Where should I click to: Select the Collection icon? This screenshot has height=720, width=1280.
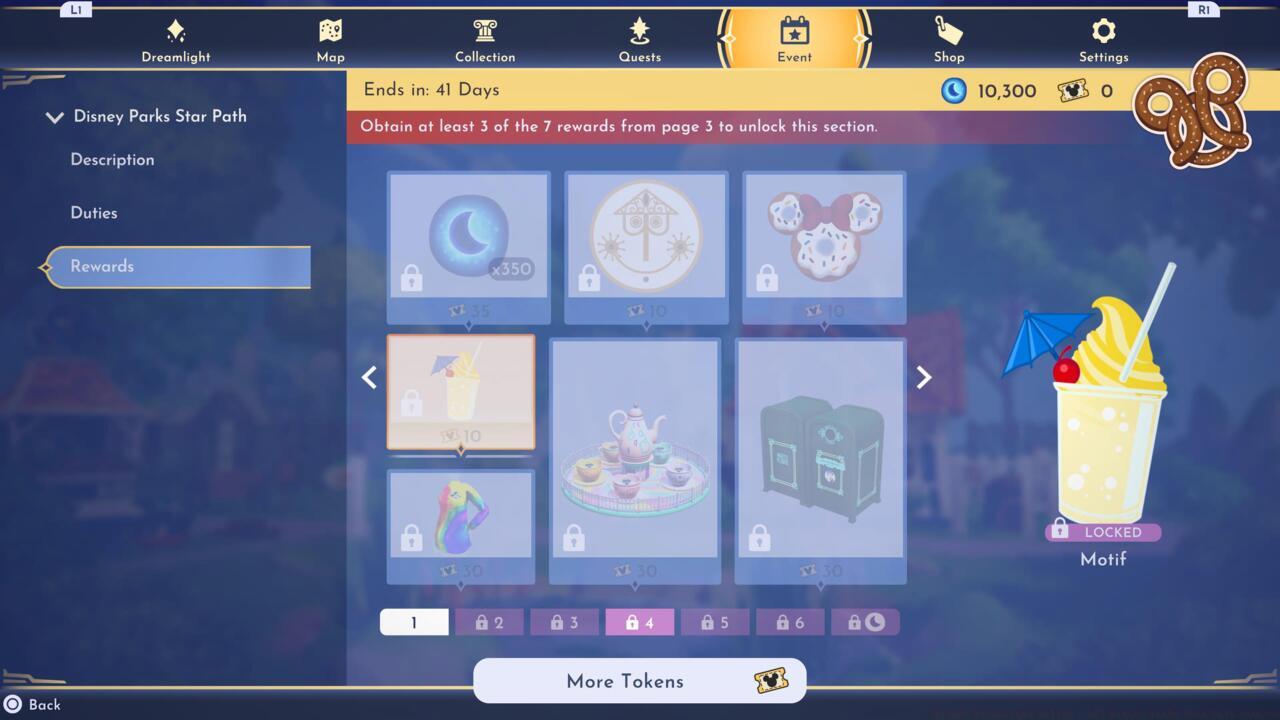[x=485, y=38]
